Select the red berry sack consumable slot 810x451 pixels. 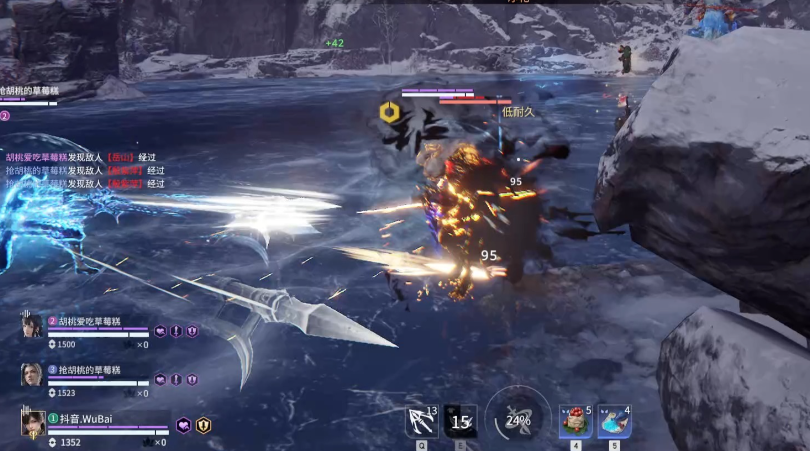click(575, 421)
